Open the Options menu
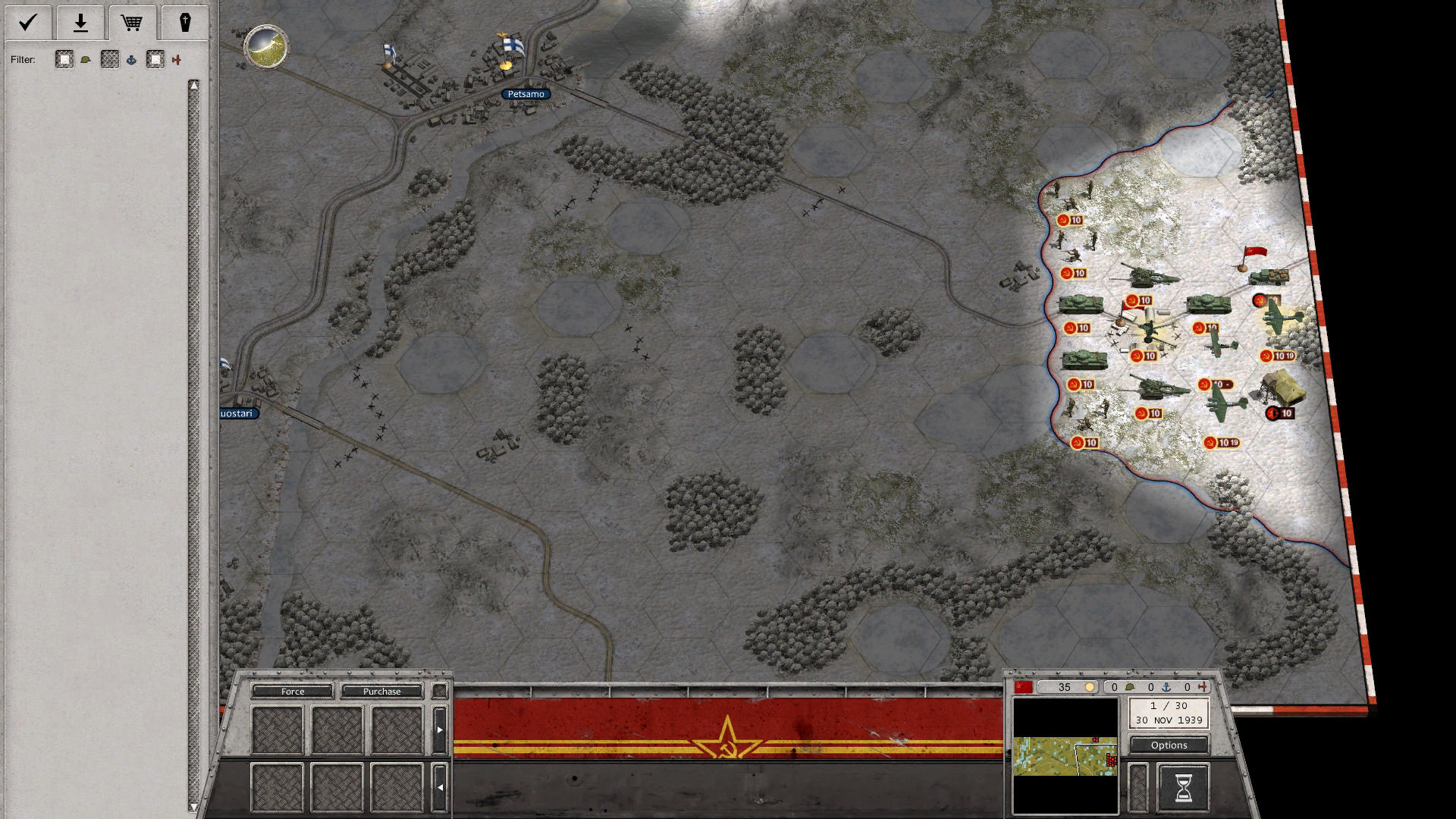This screenshot has width=1456, height=819. tap(1168, 745)
